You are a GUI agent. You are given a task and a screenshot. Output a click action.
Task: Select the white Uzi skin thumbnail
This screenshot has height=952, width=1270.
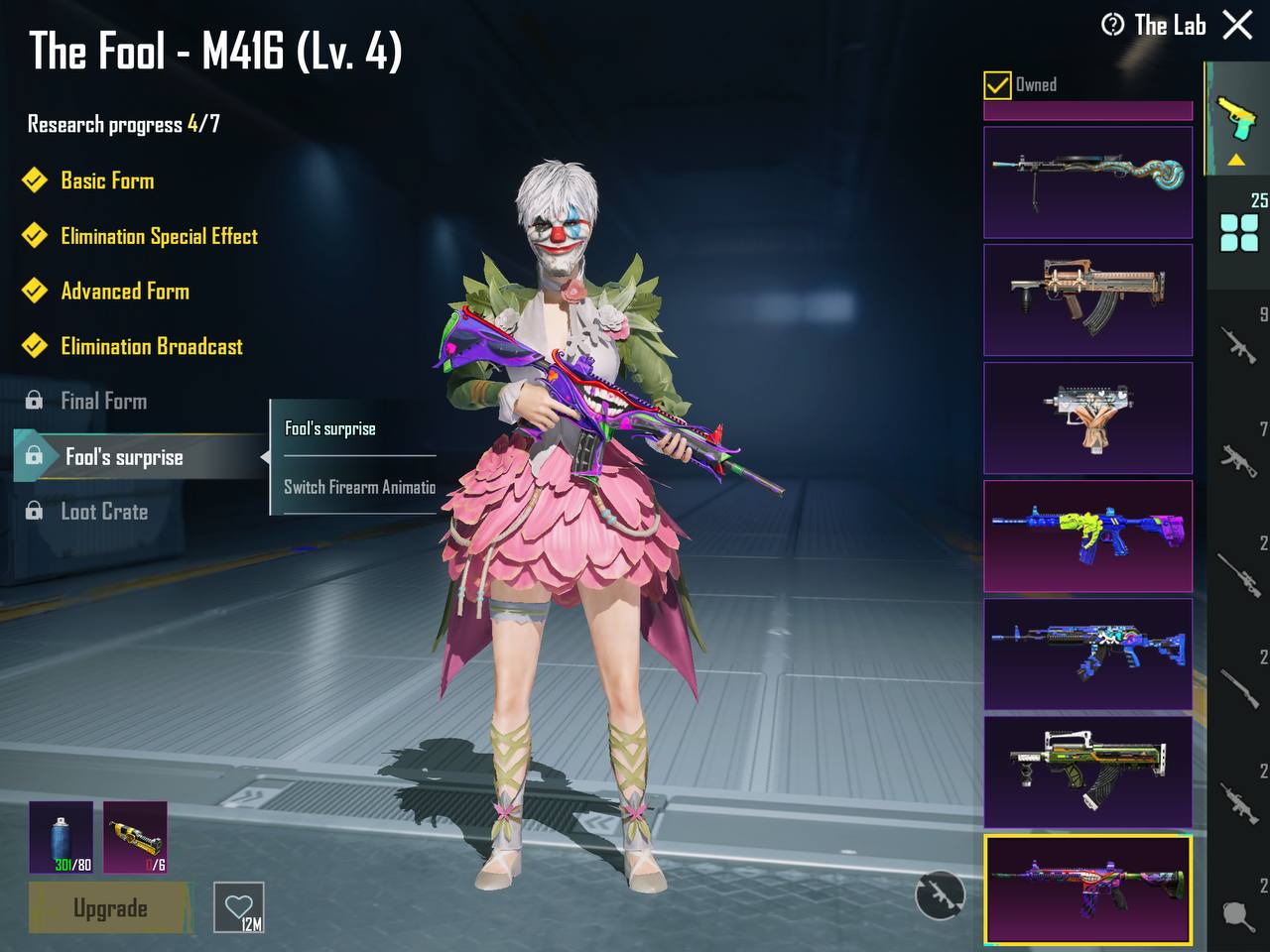1087,417
